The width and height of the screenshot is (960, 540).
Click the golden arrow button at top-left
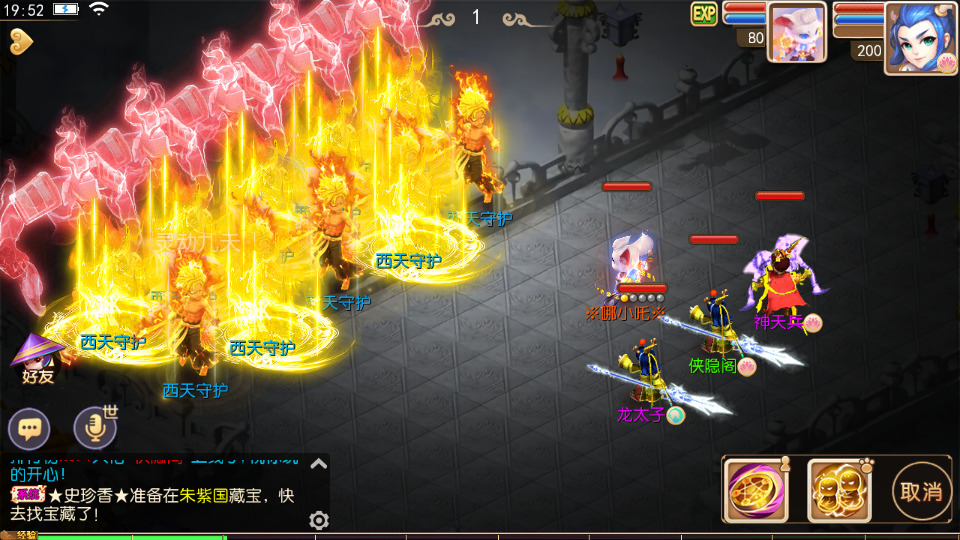(x=21, y=41)
